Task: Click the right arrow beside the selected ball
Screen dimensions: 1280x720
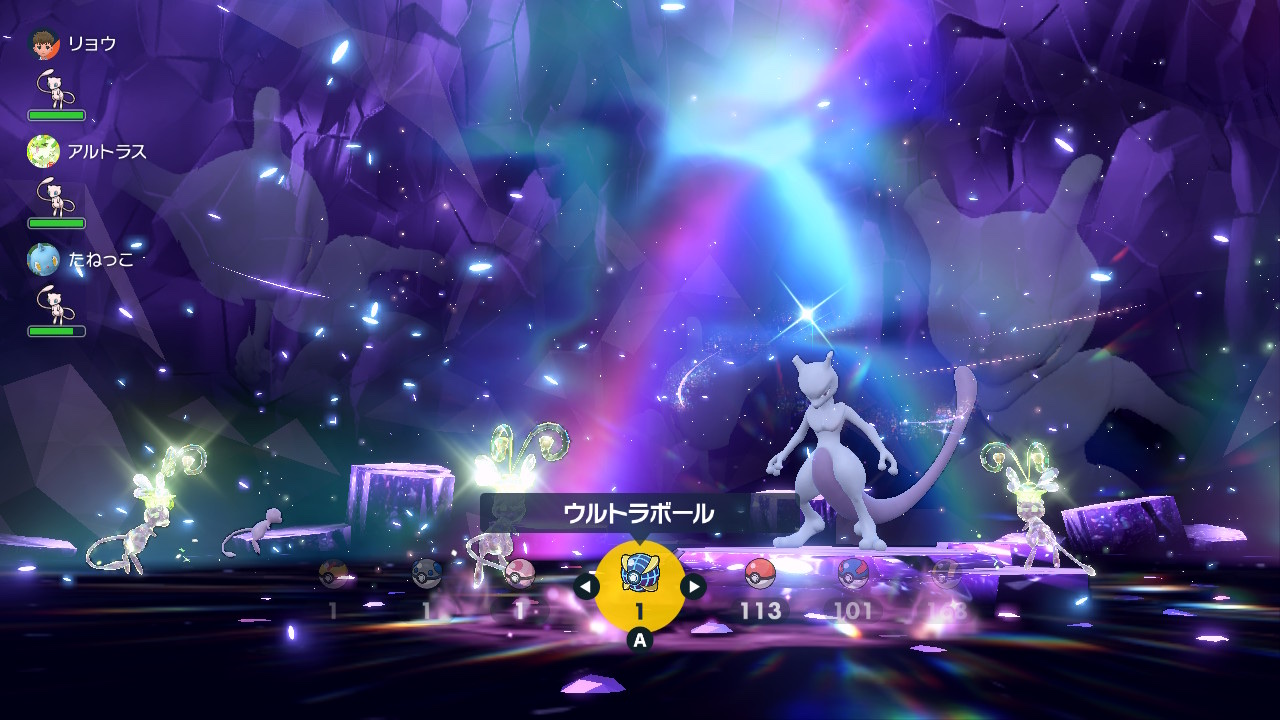Action: [x=693, y=586]
